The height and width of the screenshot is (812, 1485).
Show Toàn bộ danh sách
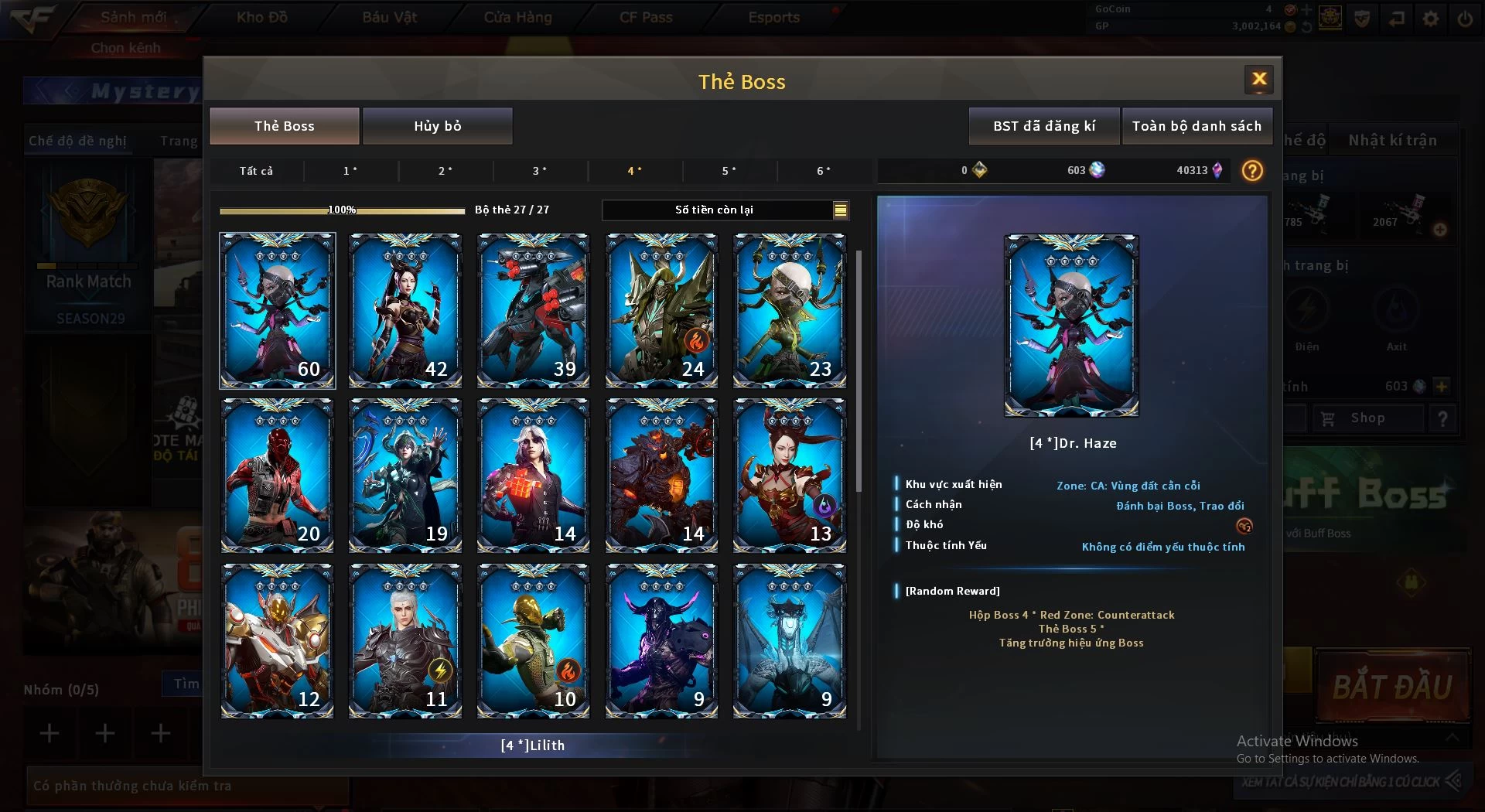[1196, 126]
